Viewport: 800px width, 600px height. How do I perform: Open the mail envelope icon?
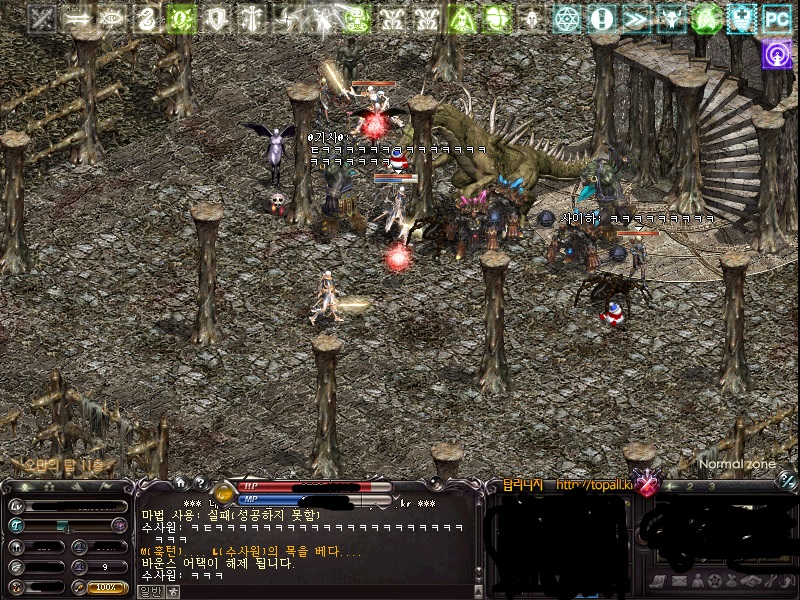678,581
